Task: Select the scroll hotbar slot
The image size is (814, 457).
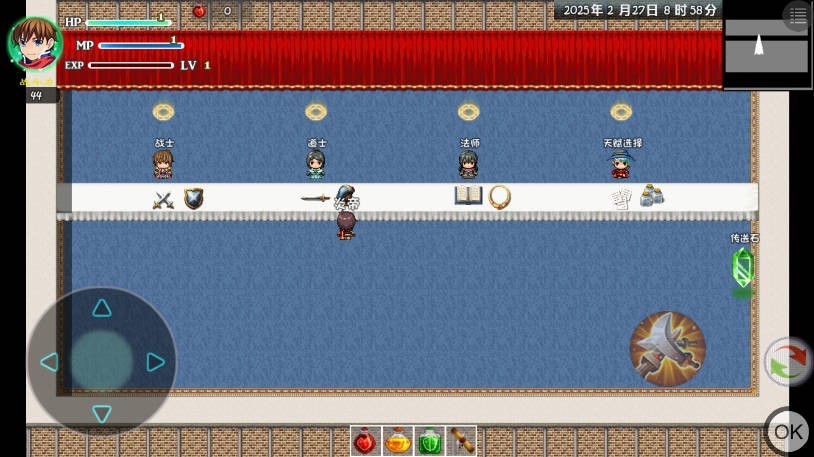Action: click(x=461, y=441)
